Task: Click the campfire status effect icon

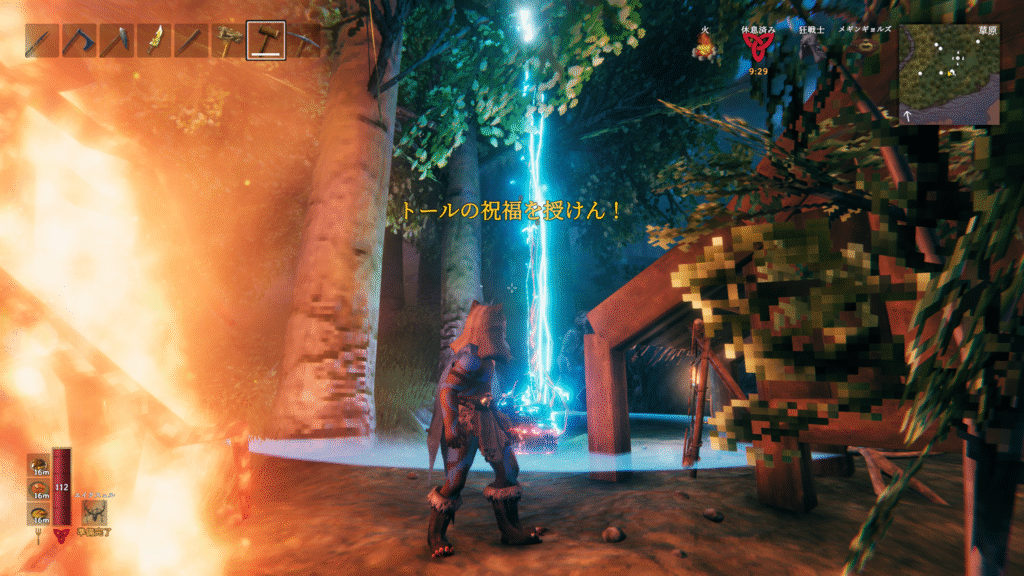Action: click(706, 48)
